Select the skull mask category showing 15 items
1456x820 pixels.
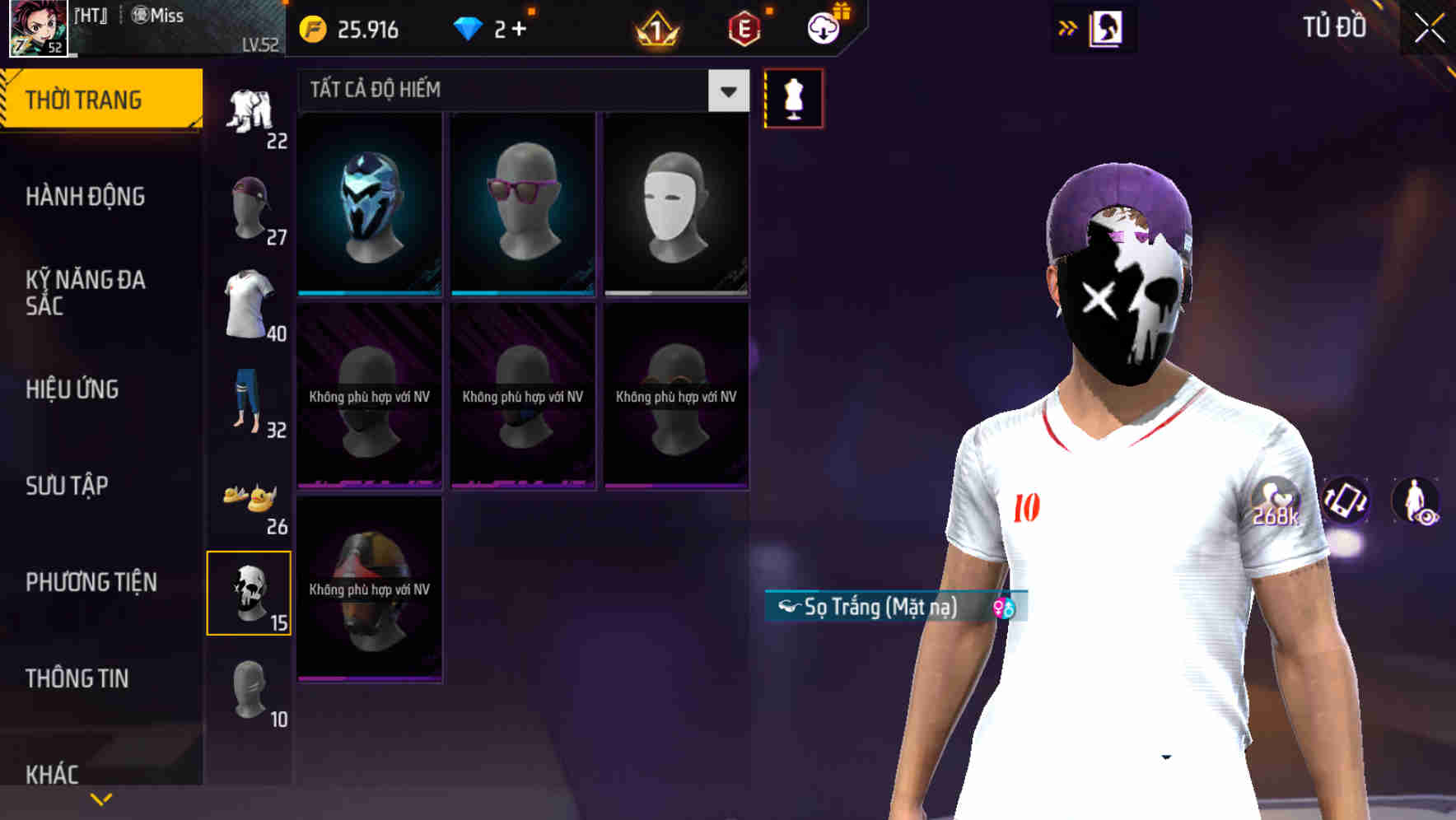pyautogui.click(x=250, y=593)
